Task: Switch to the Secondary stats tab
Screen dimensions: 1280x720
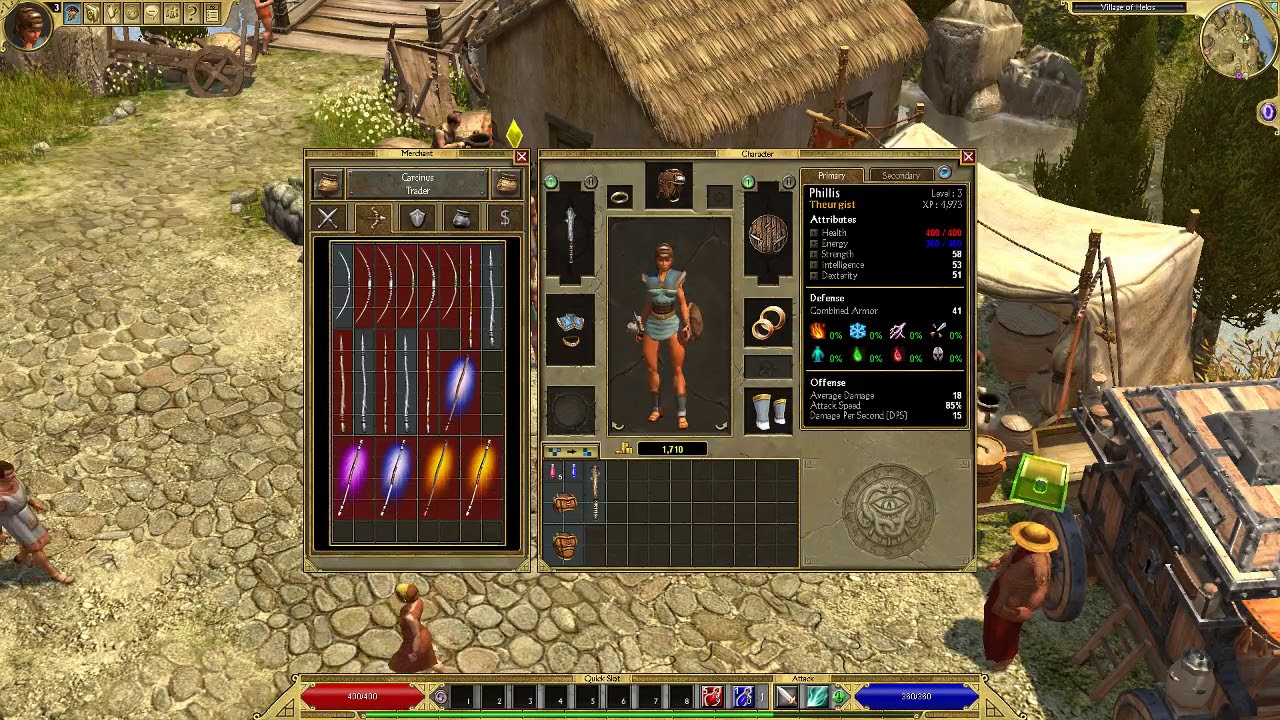Action: click(x=900, y=175)
